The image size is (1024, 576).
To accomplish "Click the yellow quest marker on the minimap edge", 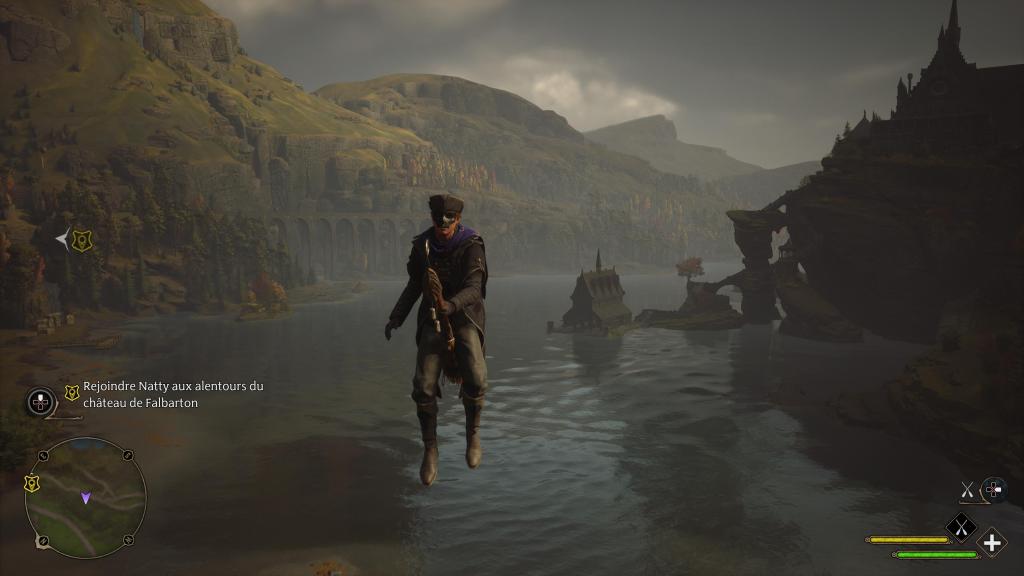I will coord(31,483).
